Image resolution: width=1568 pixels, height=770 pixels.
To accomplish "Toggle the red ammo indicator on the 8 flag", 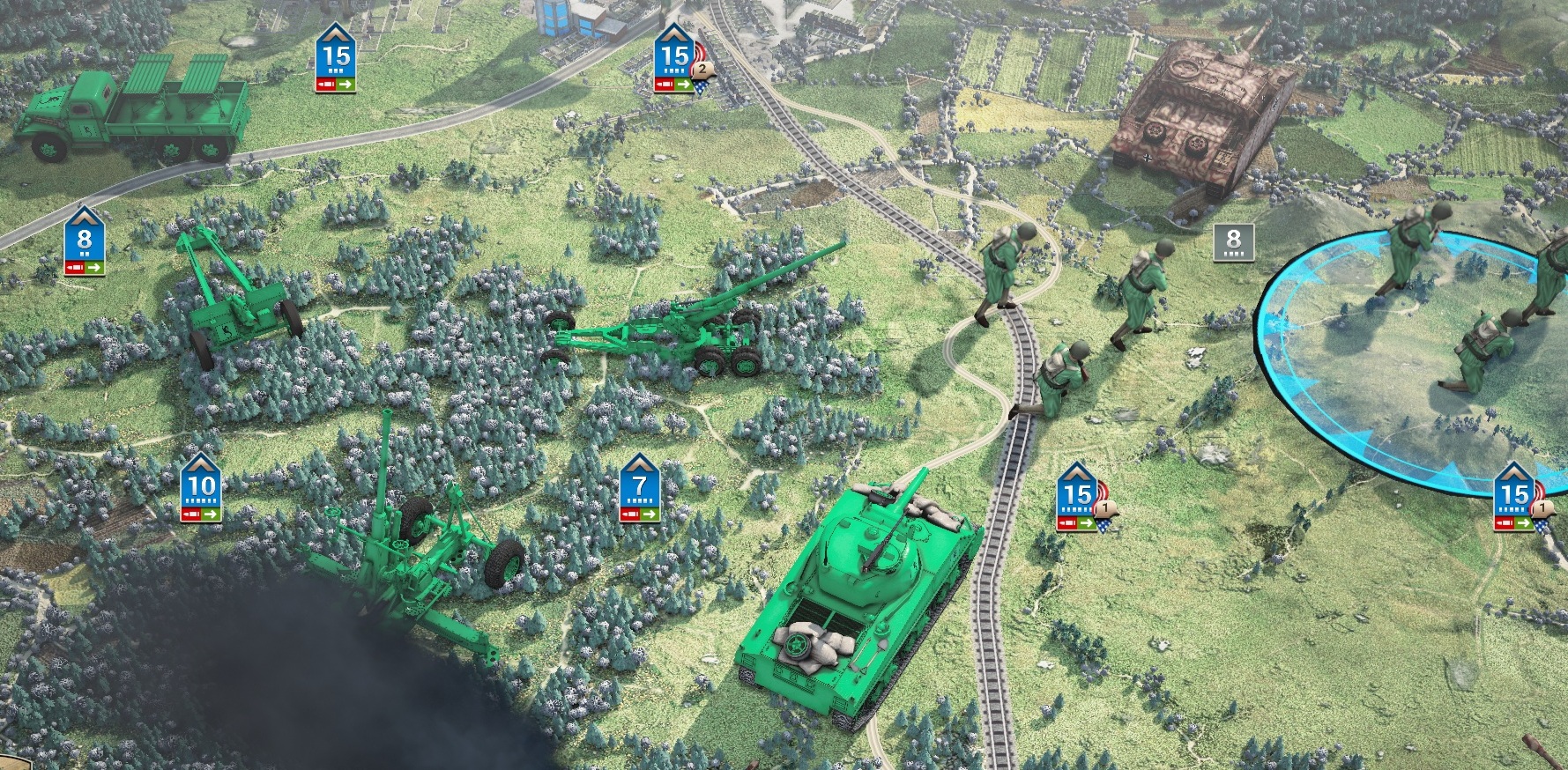I will click(x=75, y=268).
